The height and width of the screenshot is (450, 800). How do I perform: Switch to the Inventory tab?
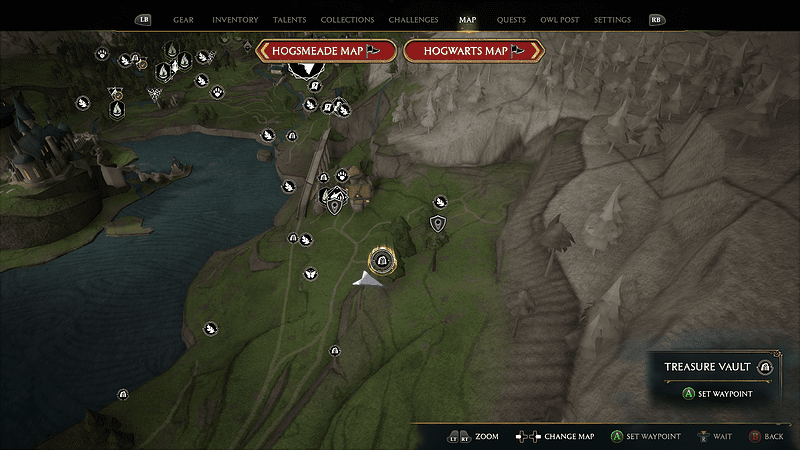click(x=235, y=20)
